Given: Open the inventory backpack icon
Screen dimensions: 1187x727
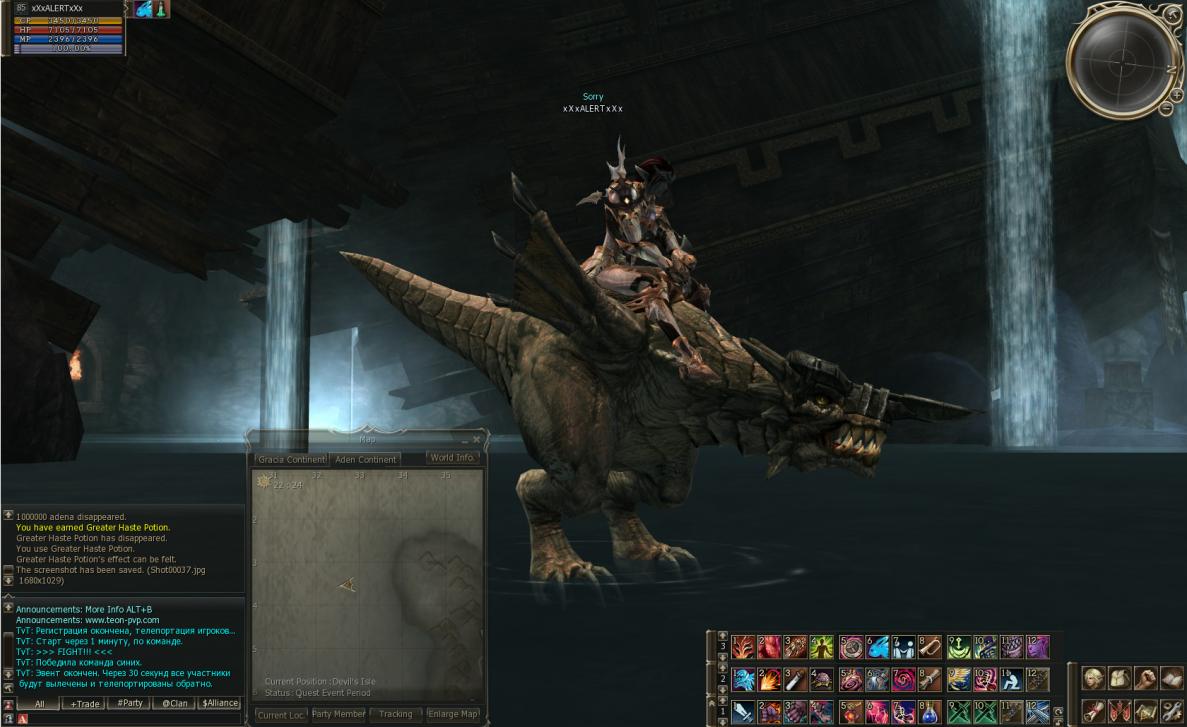Looking at the screenshot, I should tap(1120, 678).
